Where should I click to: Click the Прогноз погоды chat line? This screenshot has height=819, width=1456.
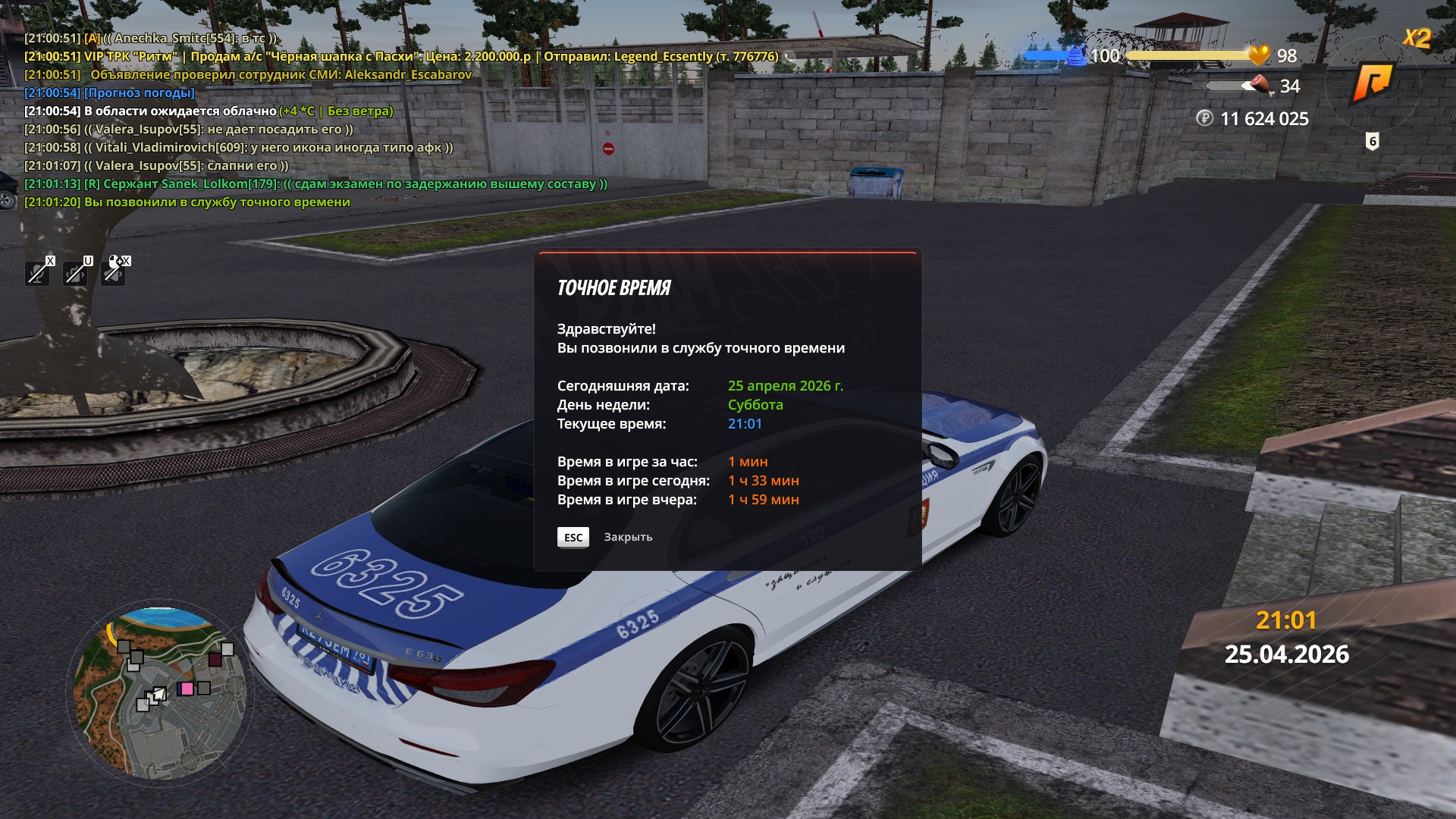tap(140, 93)
